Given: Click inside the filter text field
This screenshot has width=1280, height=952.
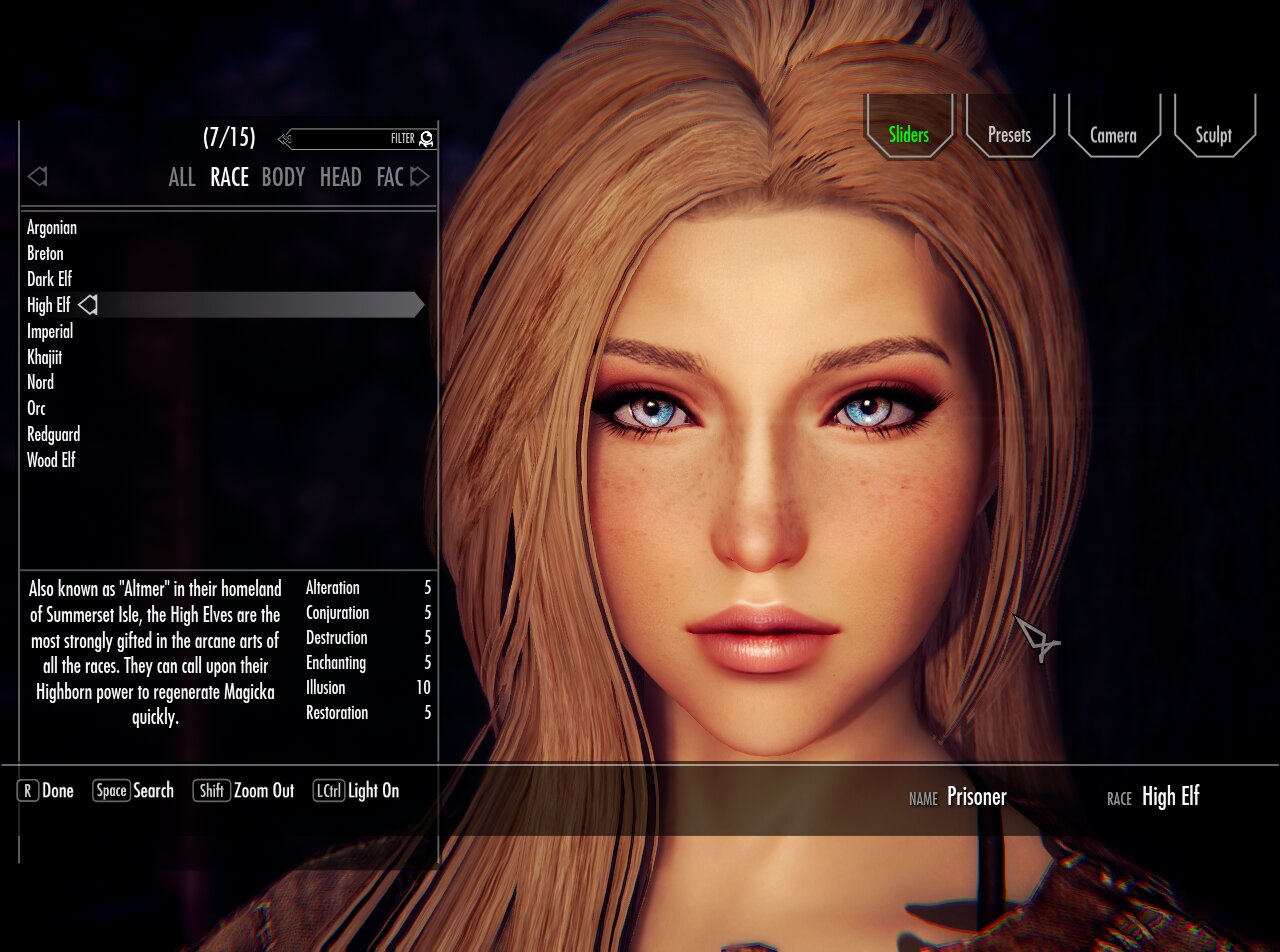Looking at the screenshot, I should click(x=355, y=139).
